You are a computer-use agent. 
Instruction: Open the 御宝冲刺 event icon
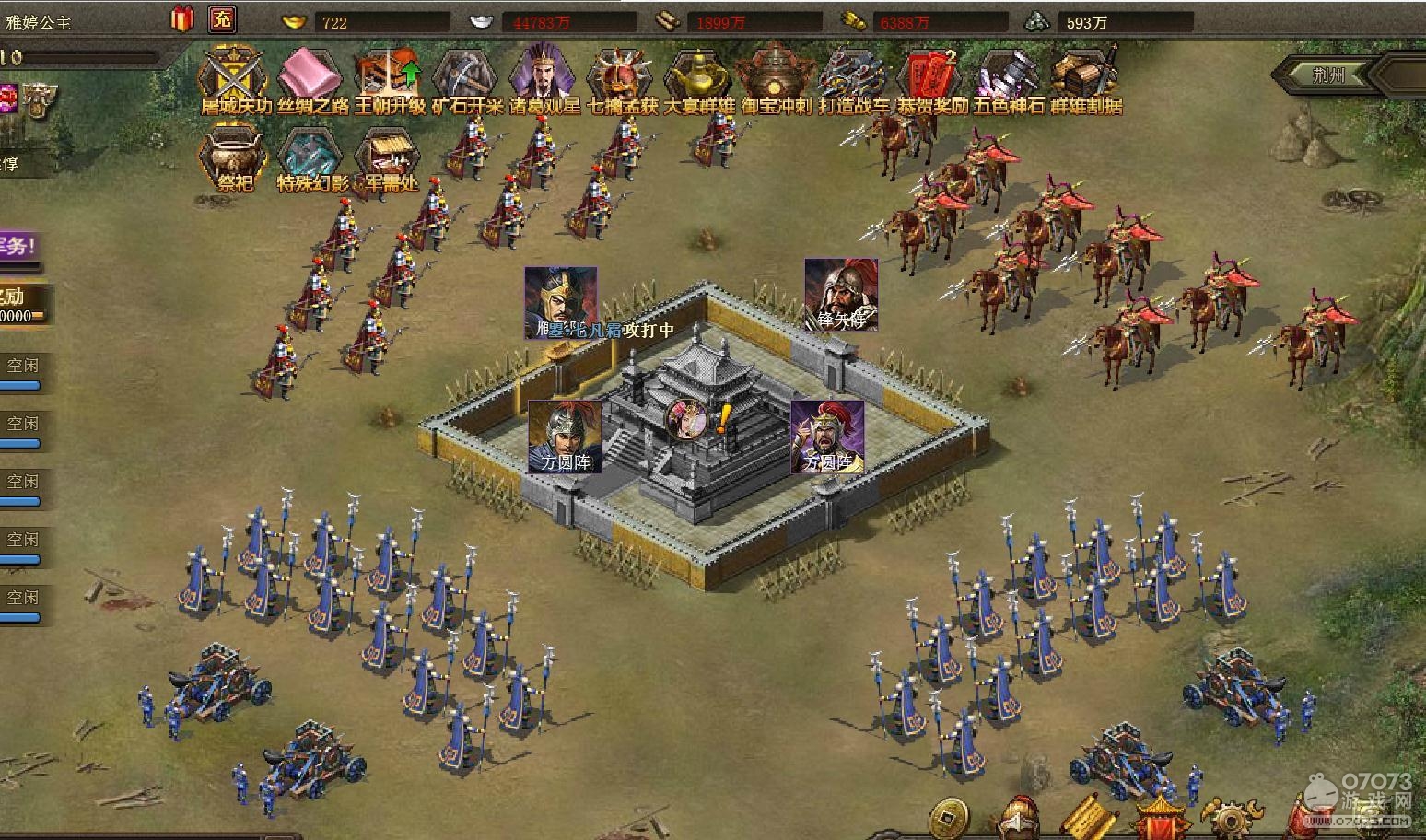(x=776, y=76)
